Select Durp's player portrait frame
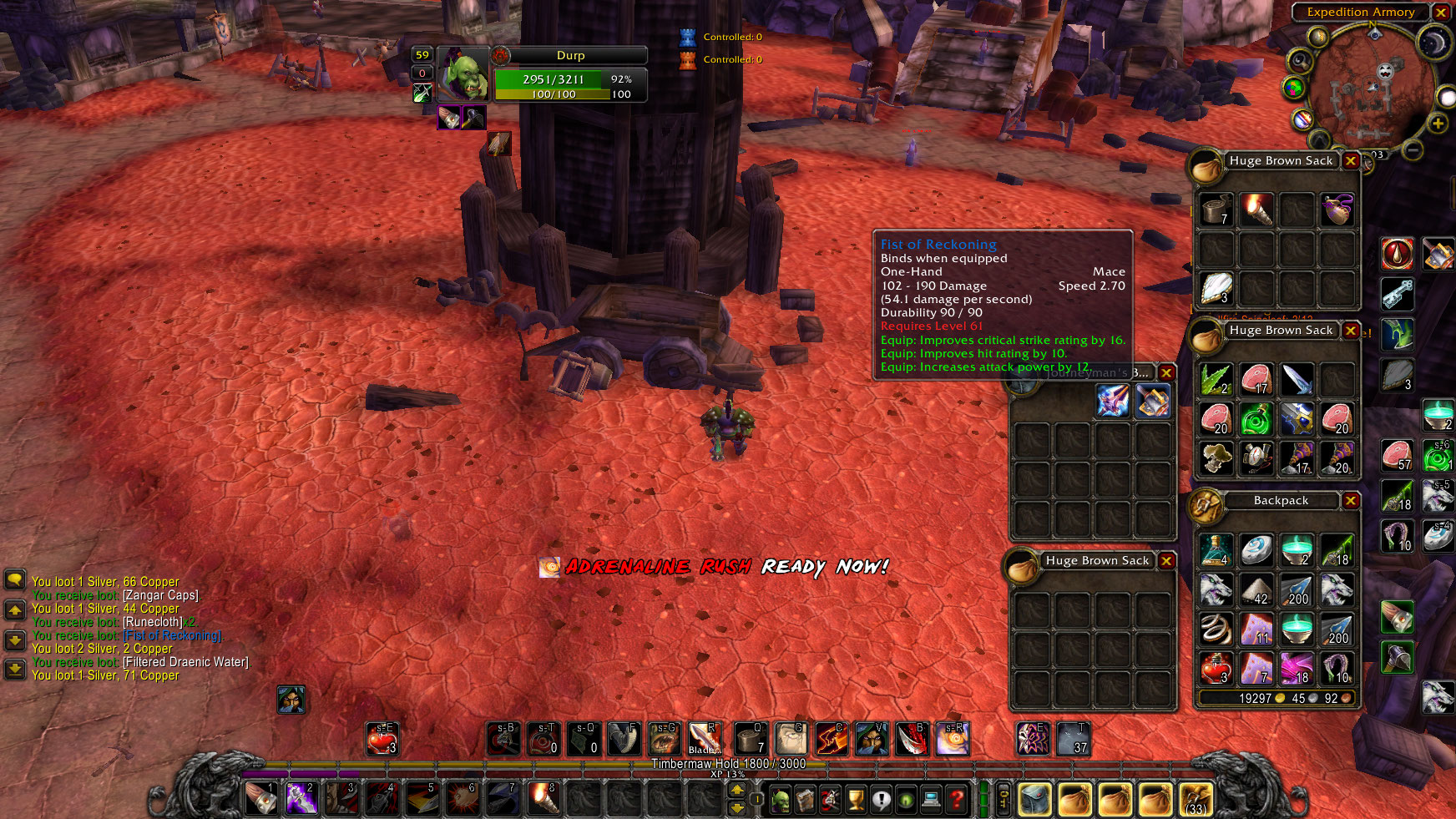 click(x=464, y=75)
